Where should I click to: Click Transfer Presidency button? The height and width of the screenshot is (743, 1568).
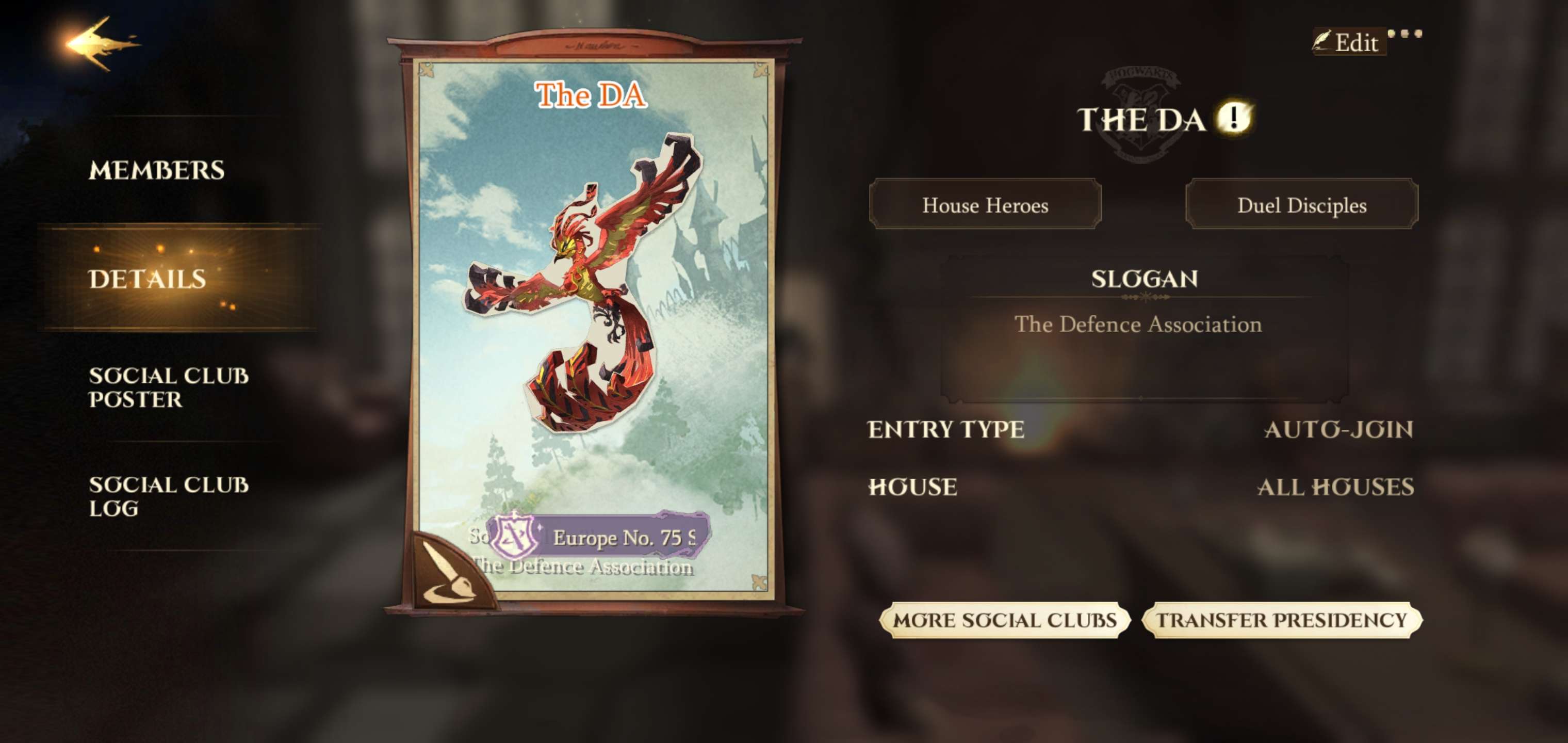click(x=1281, y=620)
